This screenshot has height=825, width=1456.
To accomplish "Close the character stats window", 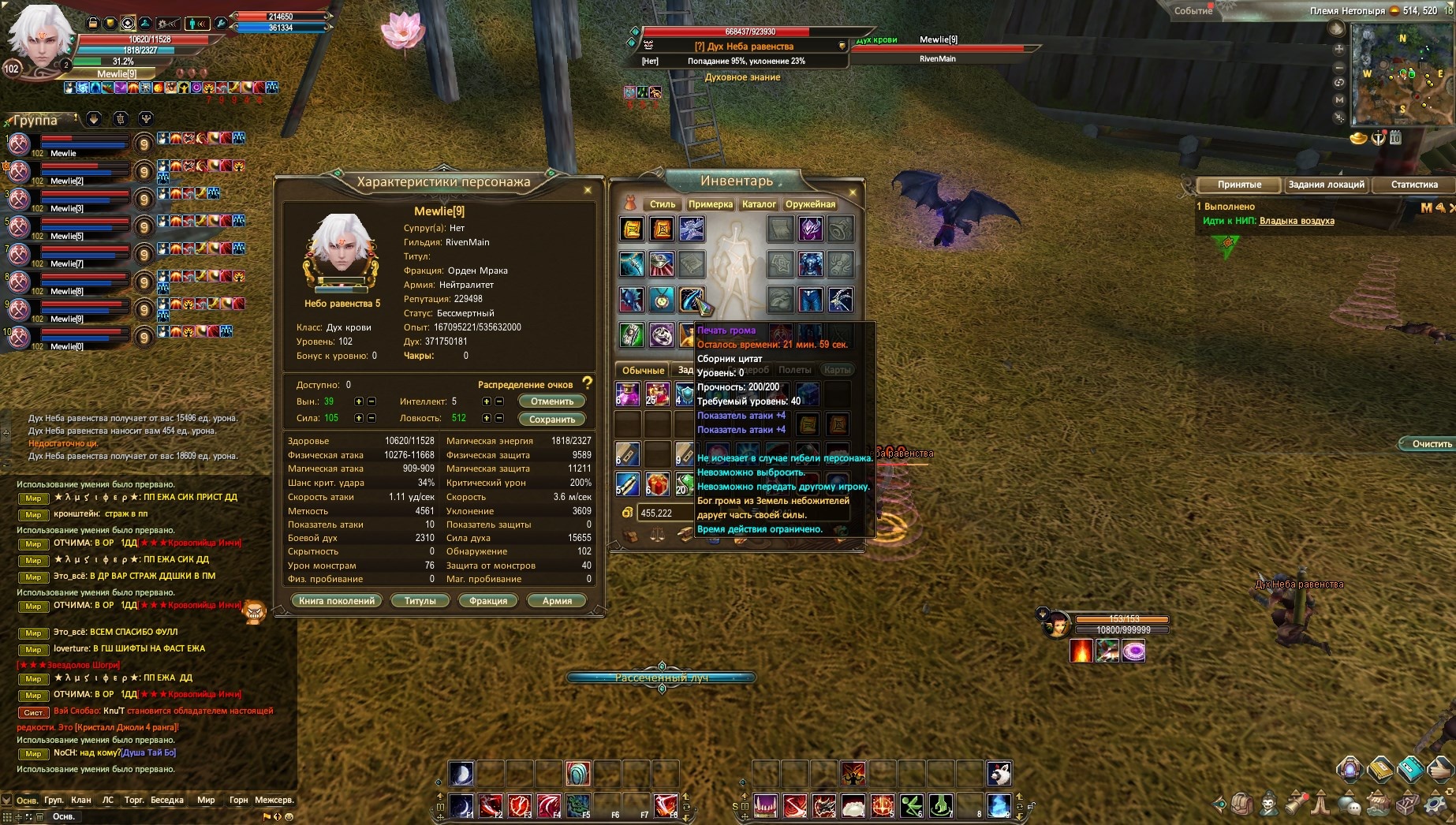I will 588,190.
